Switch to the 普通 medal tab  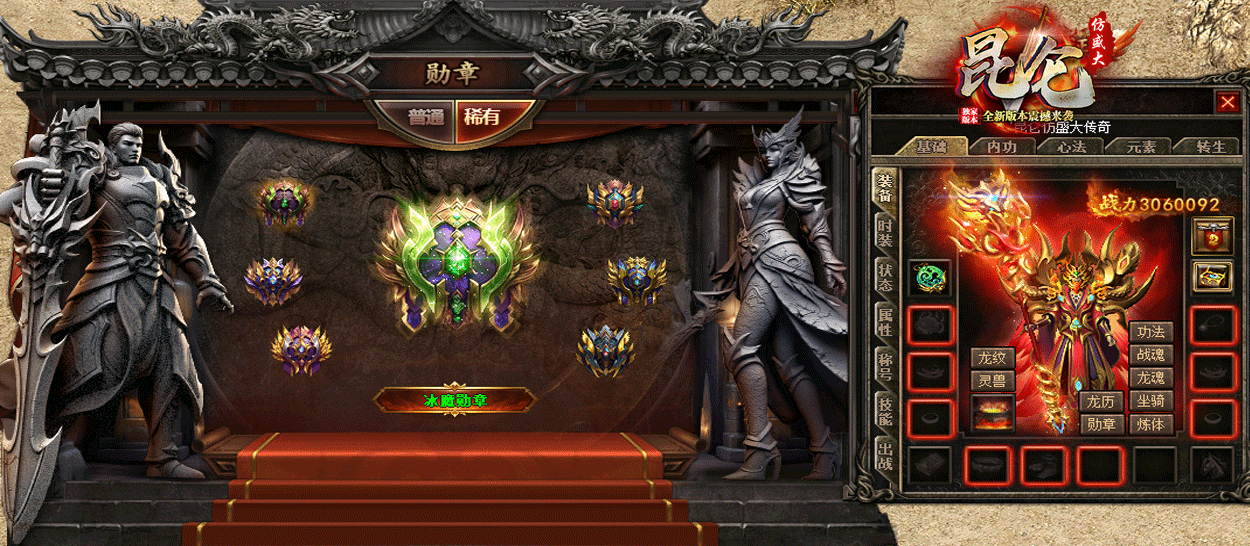pyautogui.click(x=426, y=116)
